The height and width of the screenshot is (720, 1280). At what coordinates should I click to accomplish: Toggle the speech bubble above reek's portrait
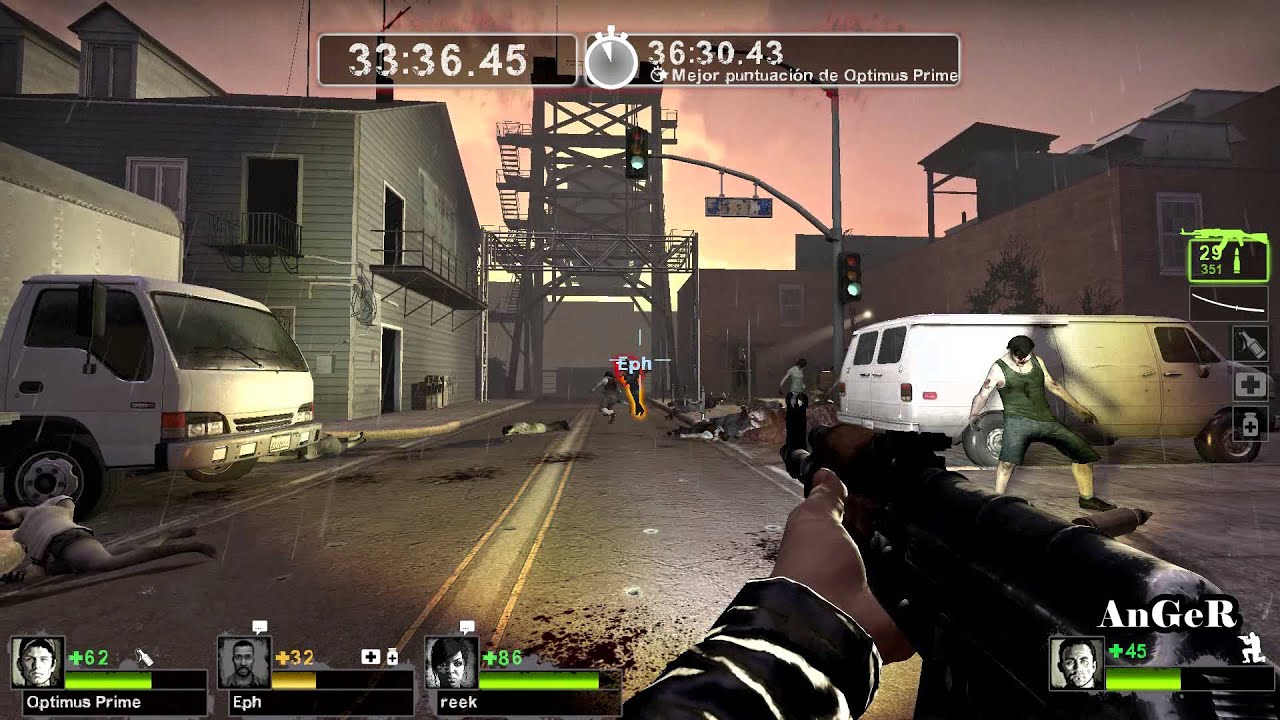(x=466, y=628)
